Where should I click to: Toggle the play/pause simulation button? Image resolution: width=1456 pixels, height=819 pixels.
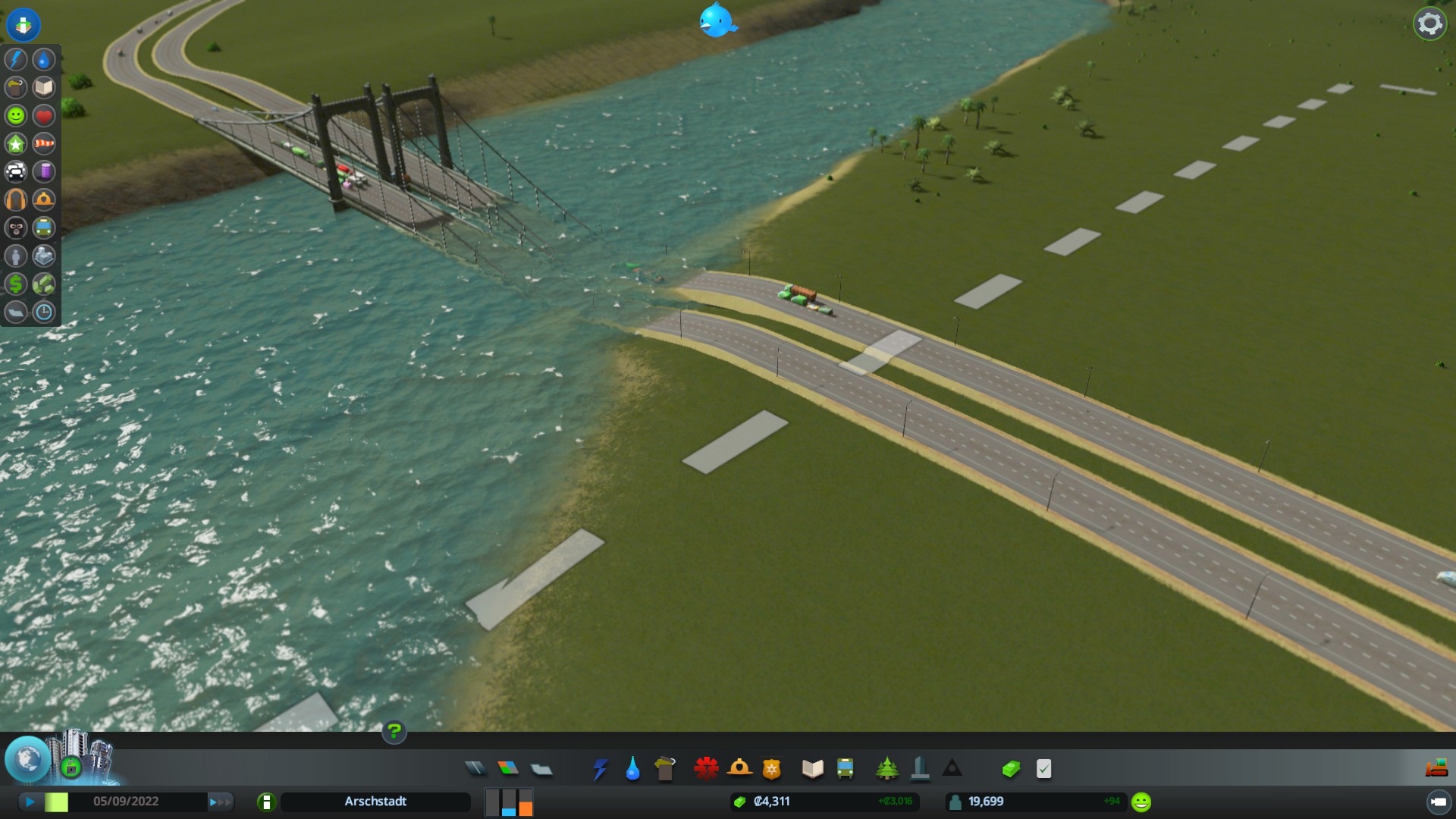30,802
